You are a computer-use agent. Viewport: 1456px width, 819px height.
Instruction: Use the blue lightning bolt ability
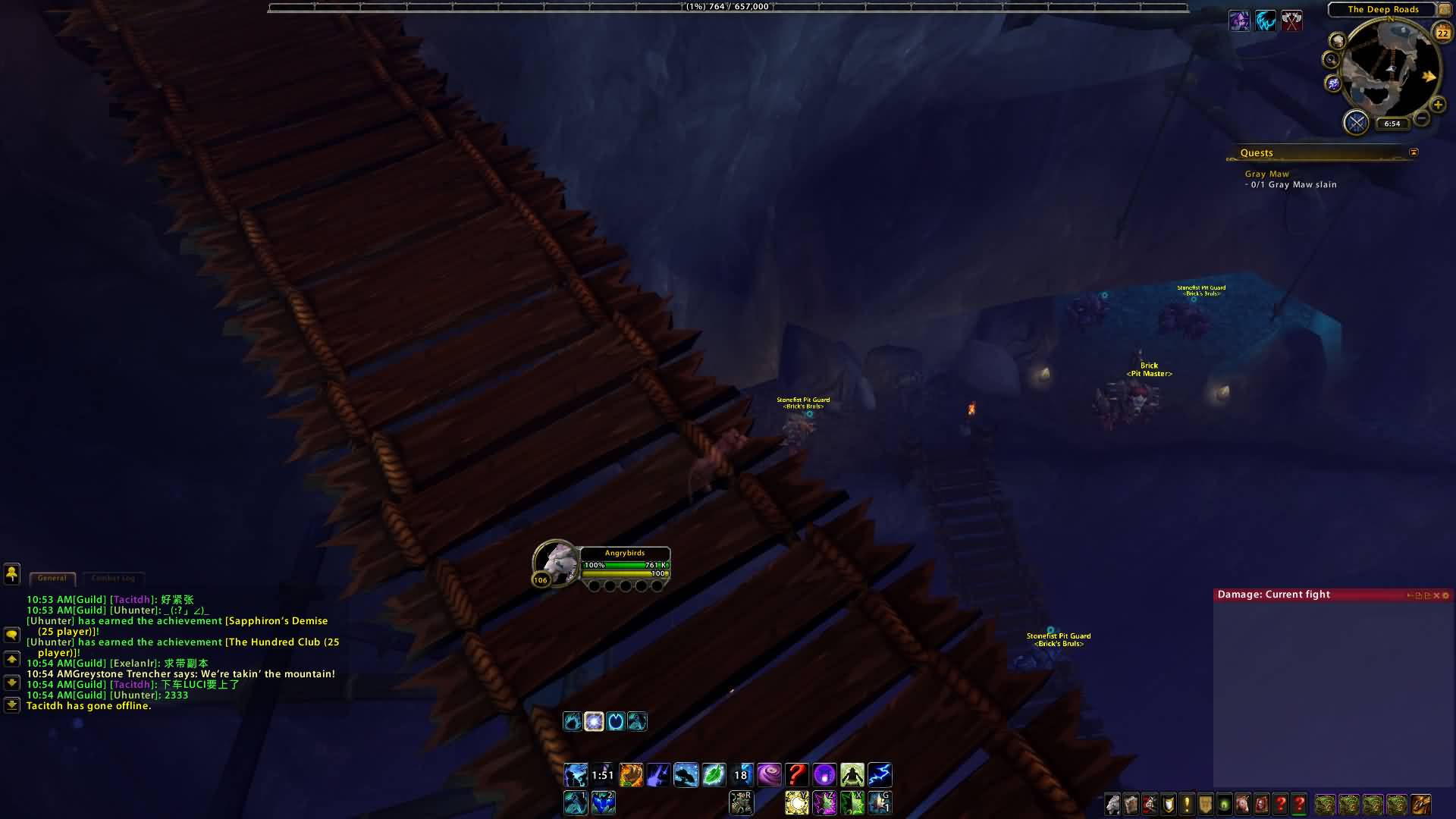[x=880, y=775]
